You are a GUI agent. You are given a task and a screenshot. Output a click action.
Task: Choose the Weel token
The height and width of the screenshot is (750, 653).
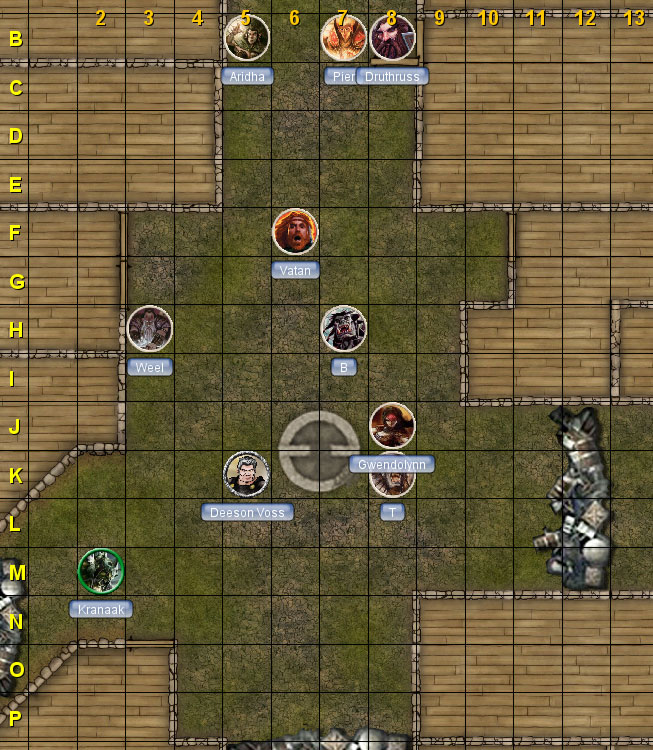150,329
